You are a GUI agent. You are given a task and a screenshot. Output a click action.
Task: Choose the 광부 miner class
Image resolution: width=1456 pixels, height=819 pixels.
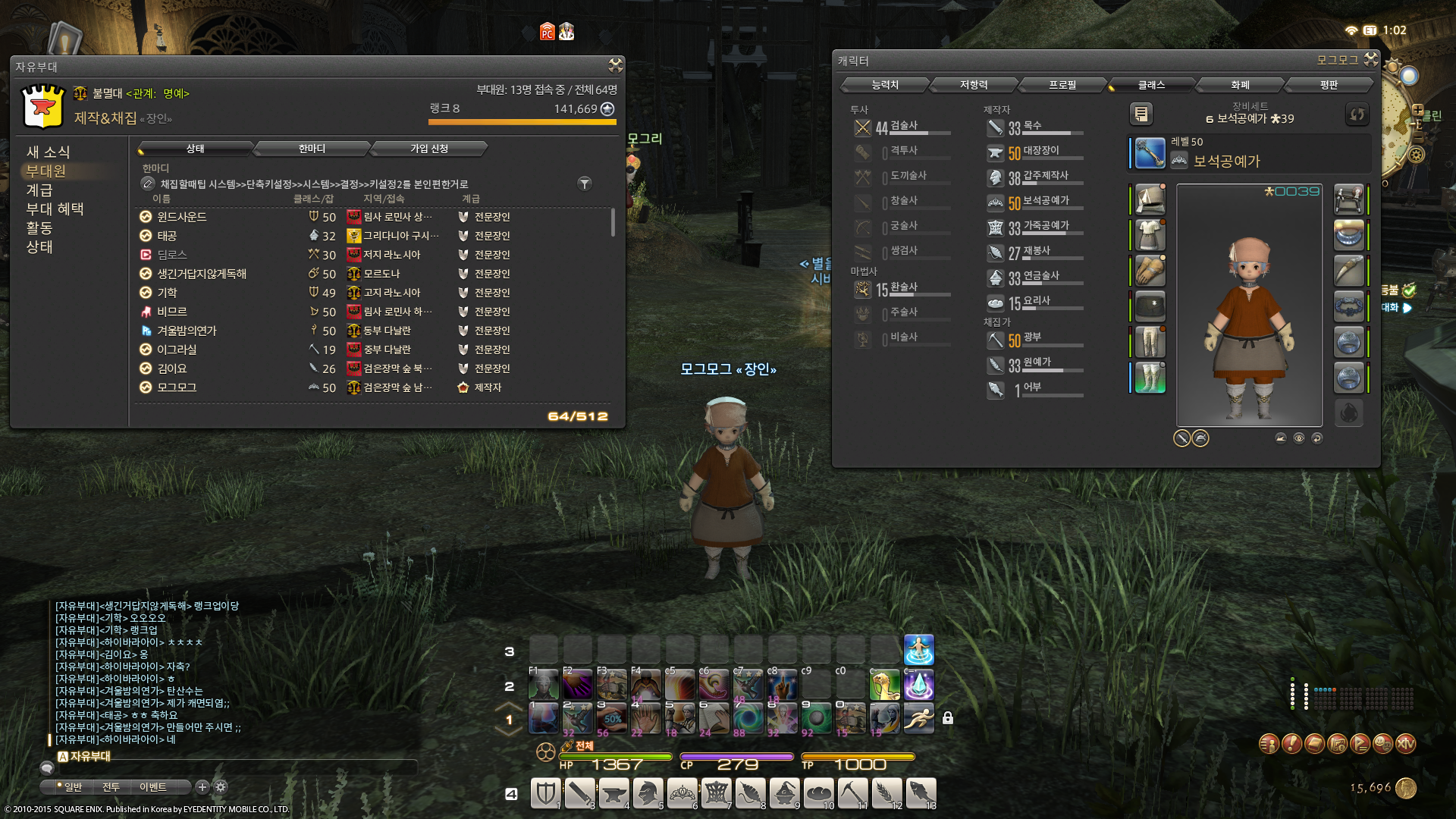(x=1032, y=338)
